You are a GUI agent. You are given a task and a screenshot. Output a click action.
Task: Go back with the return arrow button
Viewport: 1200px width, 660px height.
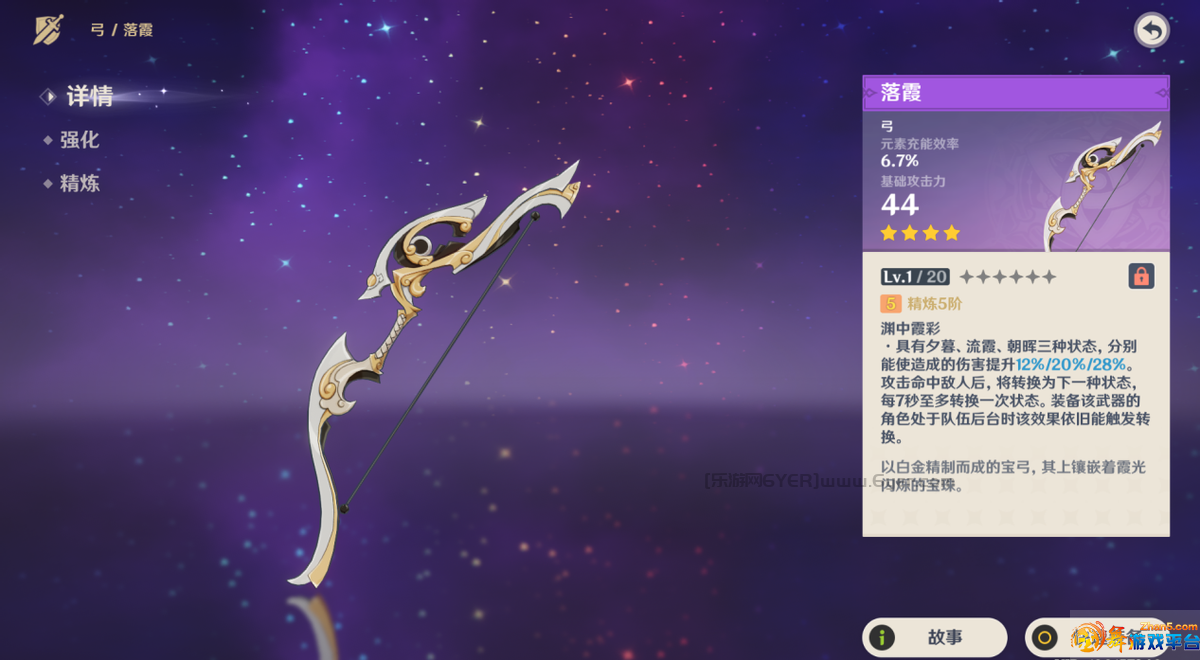[x=1152, y=30]
